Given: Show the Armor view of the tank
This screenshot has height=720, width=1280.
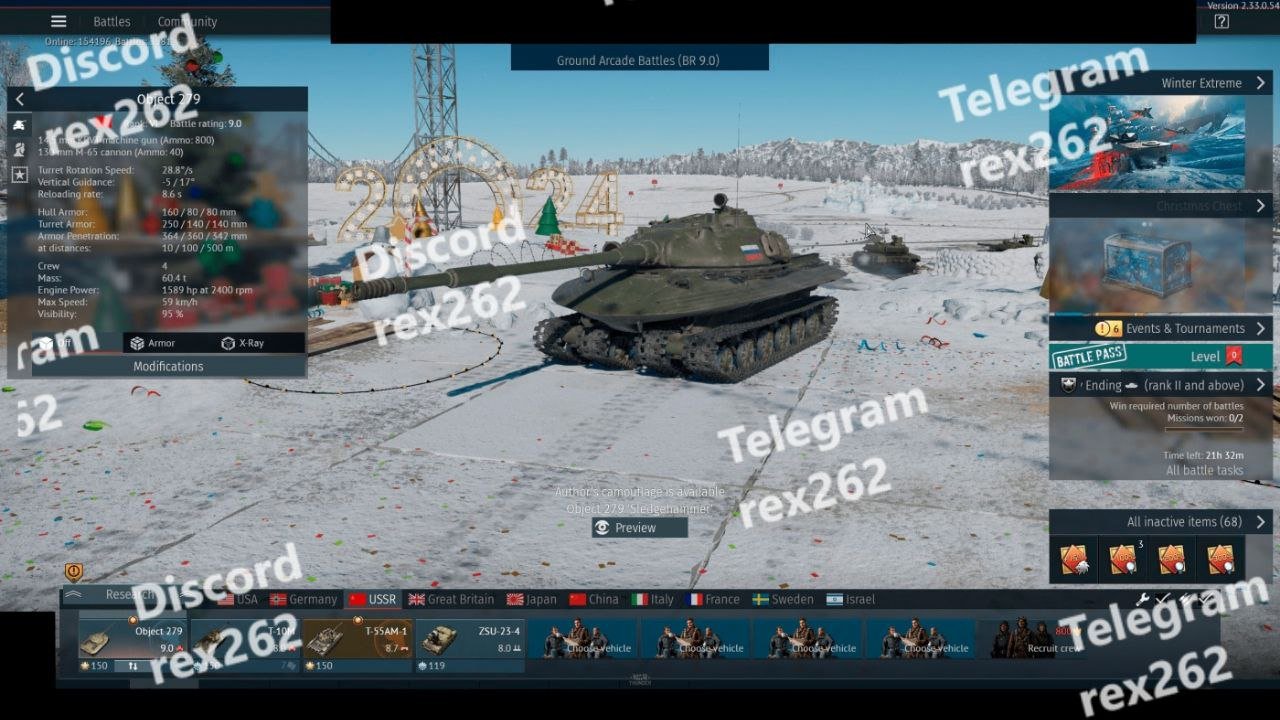Looking at the screenshot, I should pos(153,343).
